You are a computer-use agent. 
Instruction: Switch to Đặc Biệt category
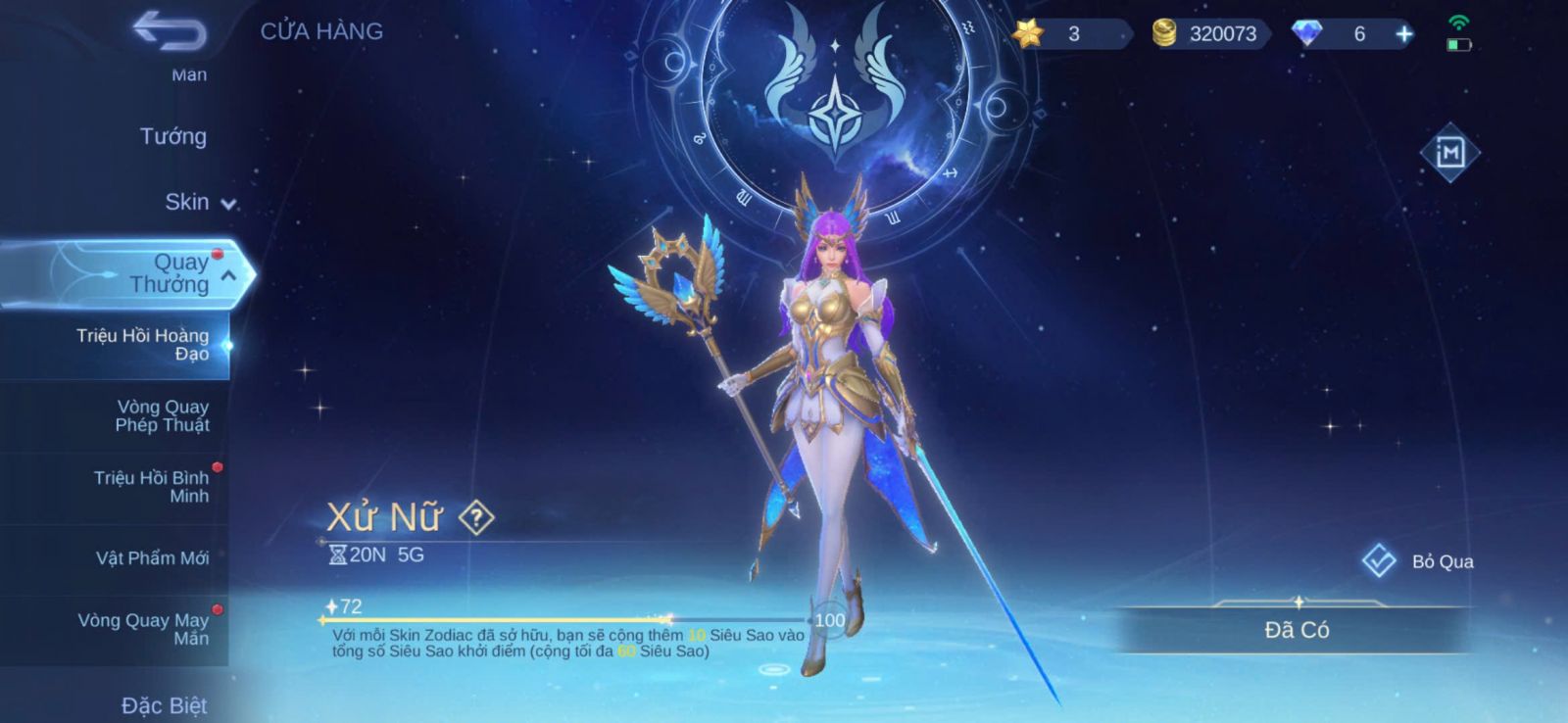pos(164,705)
